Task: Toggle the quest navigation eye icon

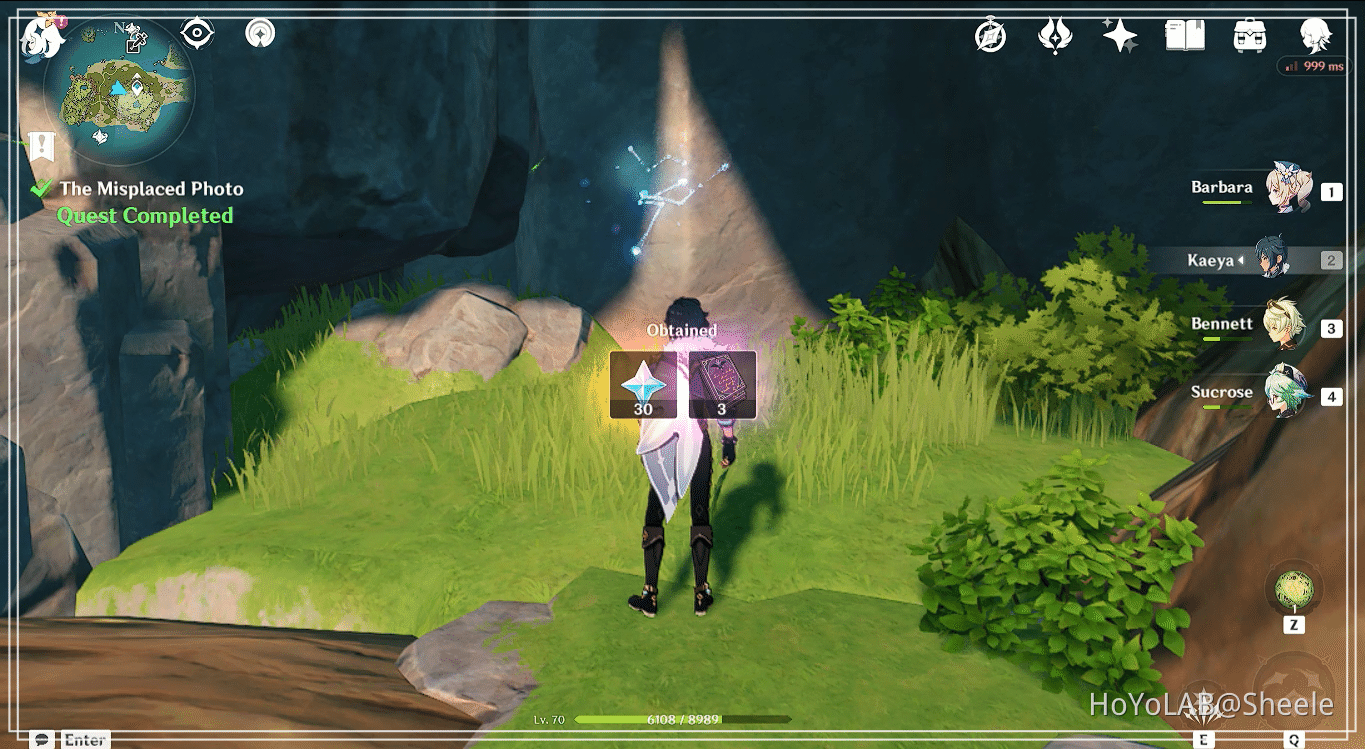Action: coord(195,31)
